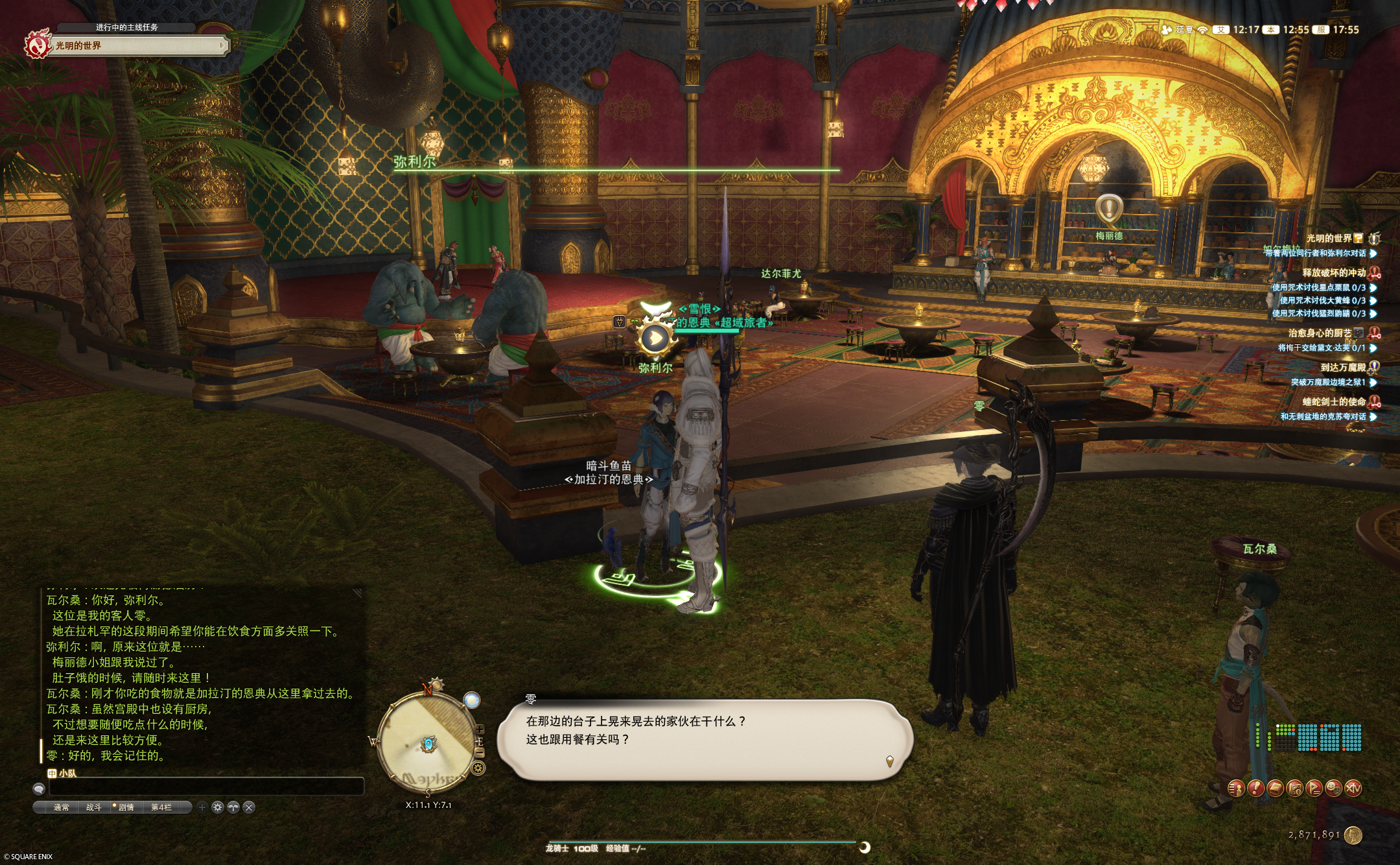Screen dimensions: 1400x865
Task: Zoom in the minimap with plus button
Action: (480, 729)
